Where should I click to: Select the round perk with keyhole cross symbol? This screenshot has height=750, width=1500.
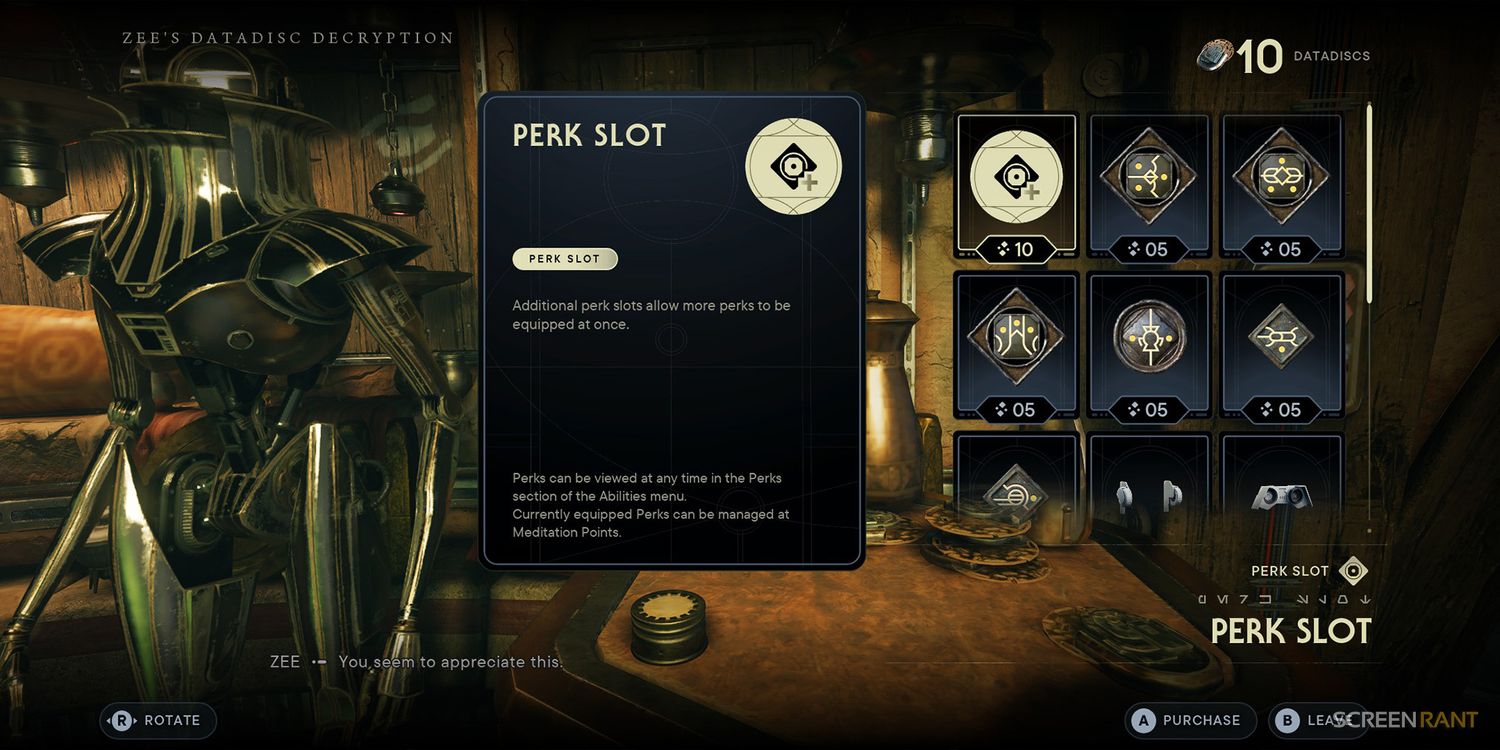coord(1149,345)
